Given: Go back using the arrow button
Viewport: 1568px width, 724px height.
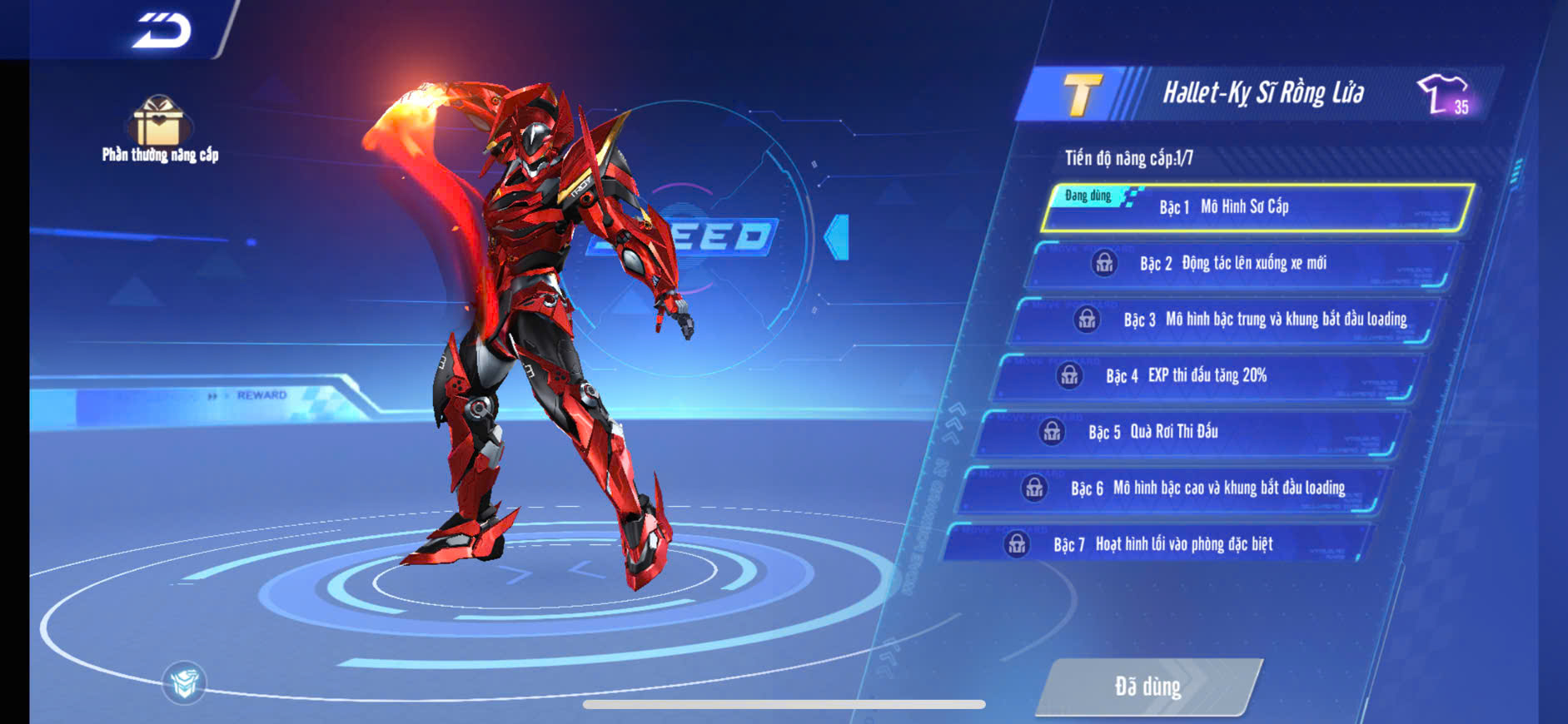Looking at the screenshot, I should click(x=162, y=31).
